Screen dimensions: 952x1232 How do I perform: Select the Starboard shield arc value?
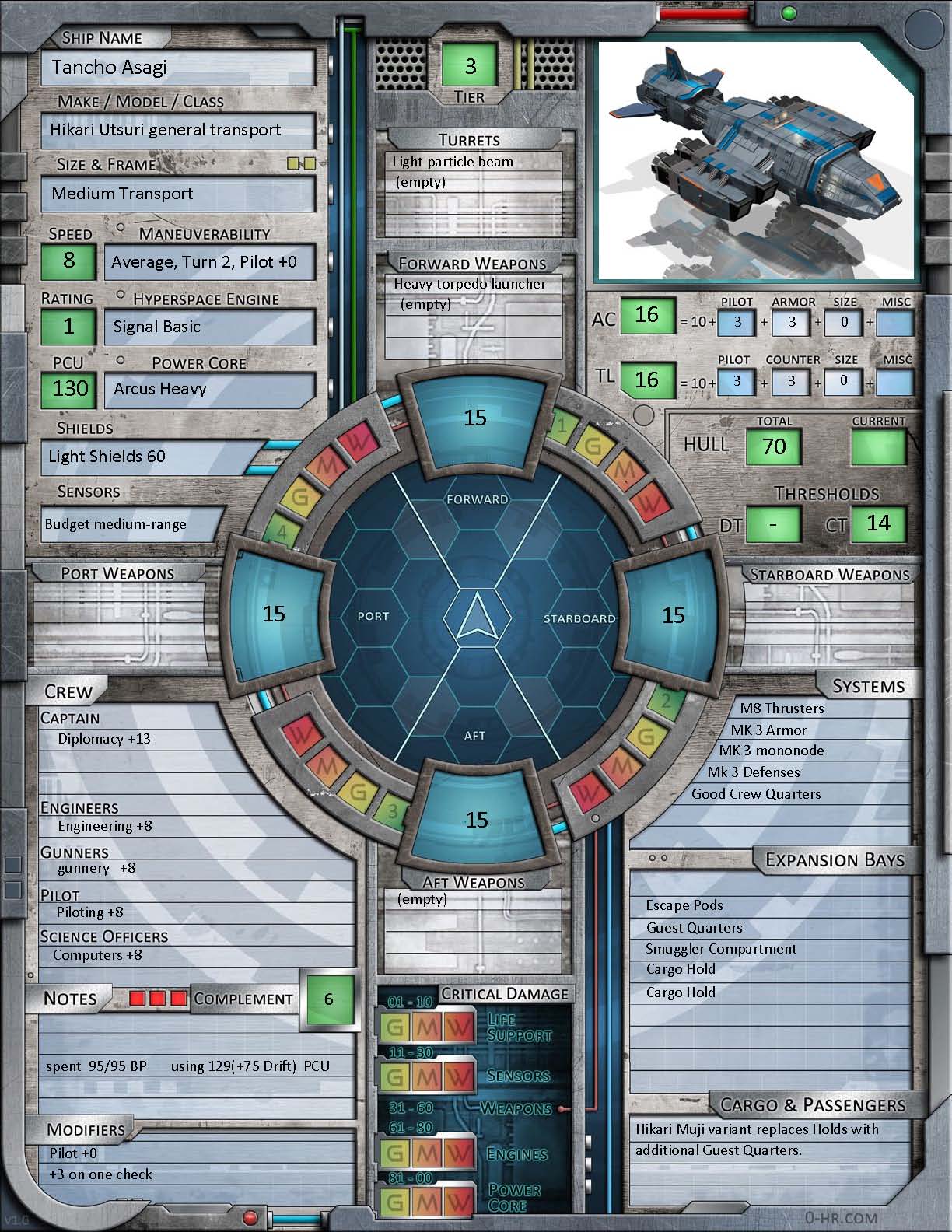click(x=673, y=615)
